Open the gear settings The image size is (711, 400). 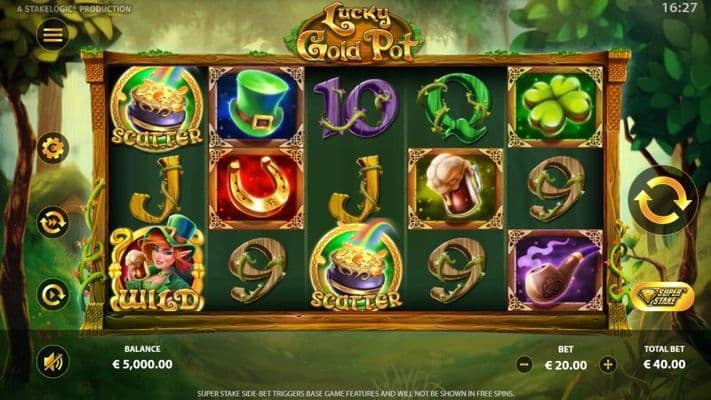click(53, 149)
